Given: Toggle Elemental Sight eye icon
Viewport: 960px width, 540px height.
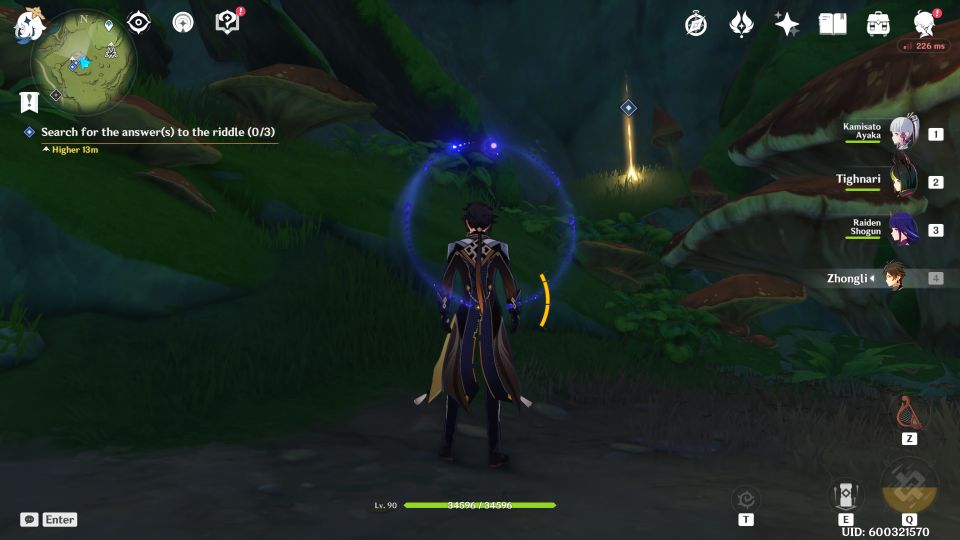Looking at the screenshot, I should [x=138, y=23].
